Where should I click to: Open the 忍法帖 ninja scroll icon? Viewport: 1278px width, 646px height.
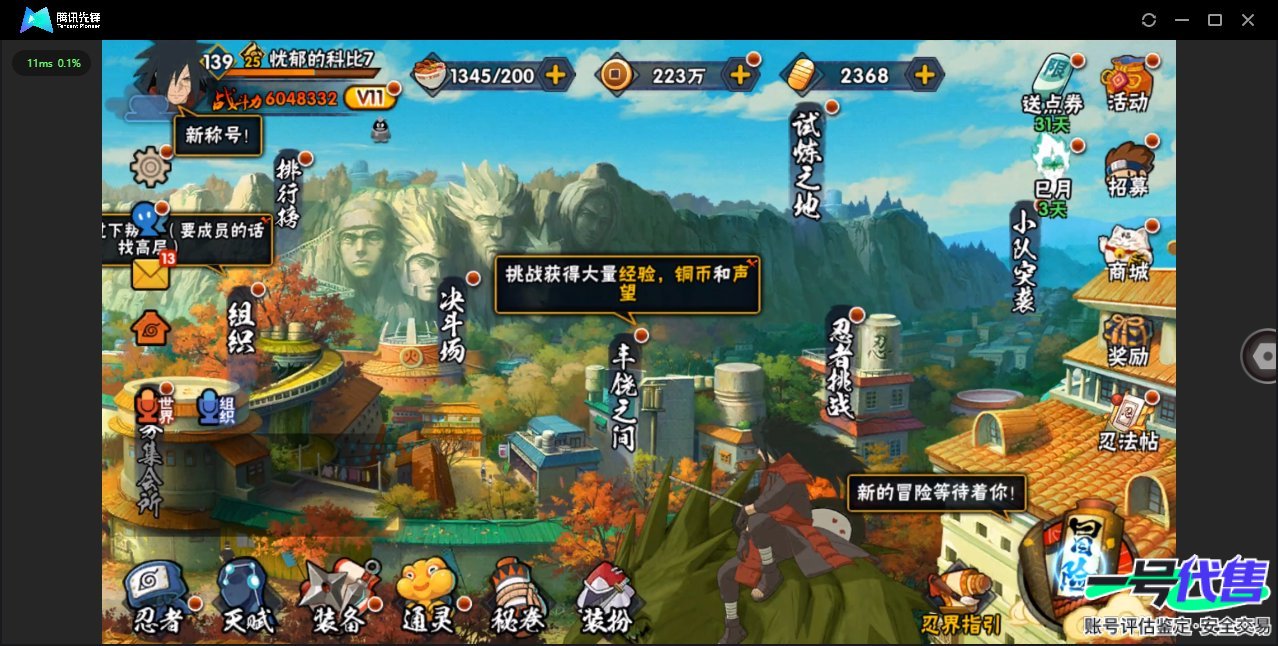[x=1128, y=424]
